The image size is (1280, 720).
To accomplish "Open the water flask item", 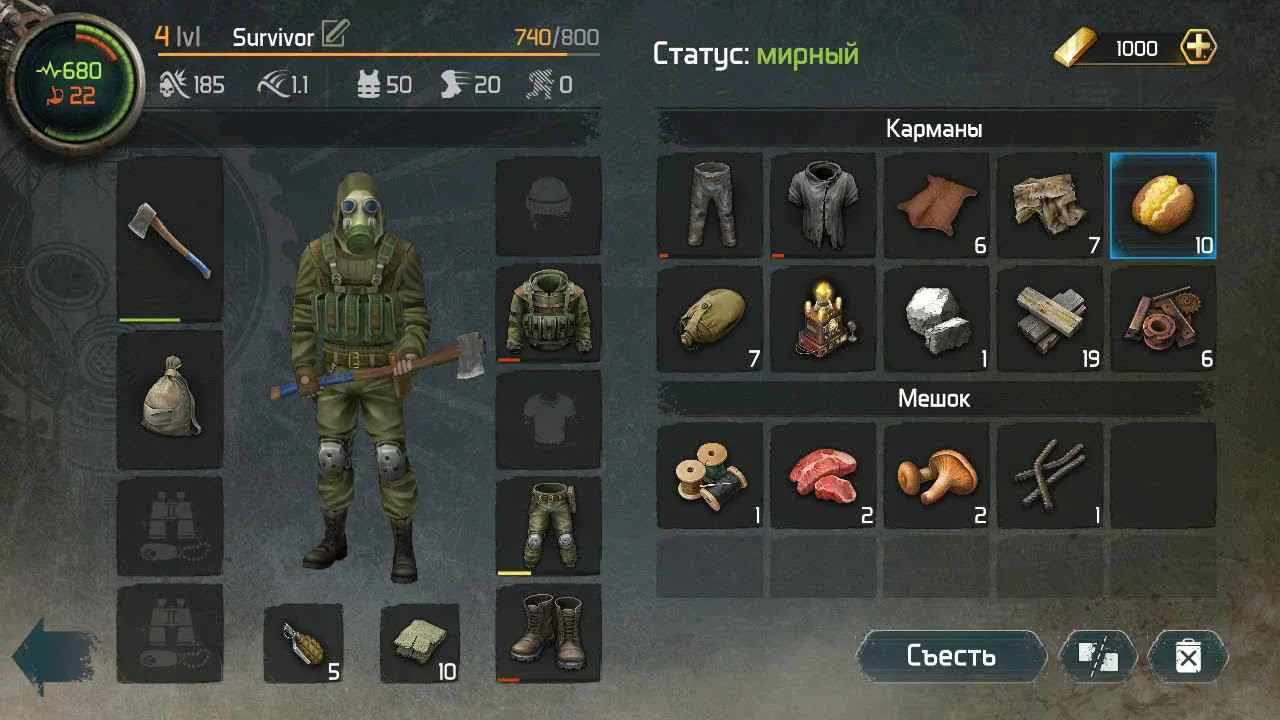I will click(710, 319).
